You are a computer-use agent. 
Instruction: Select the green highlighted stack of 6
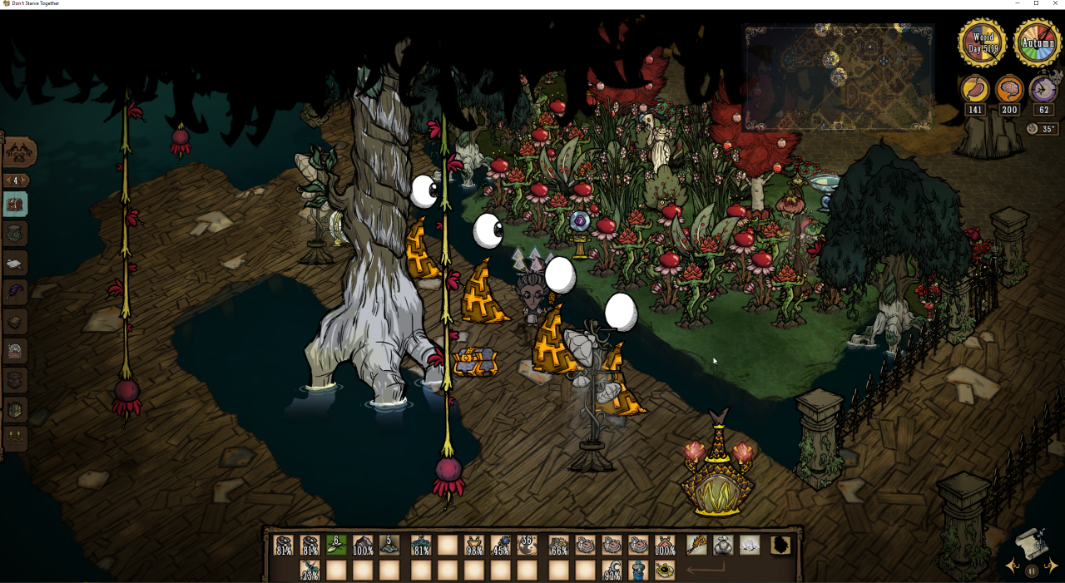point(337,546)
